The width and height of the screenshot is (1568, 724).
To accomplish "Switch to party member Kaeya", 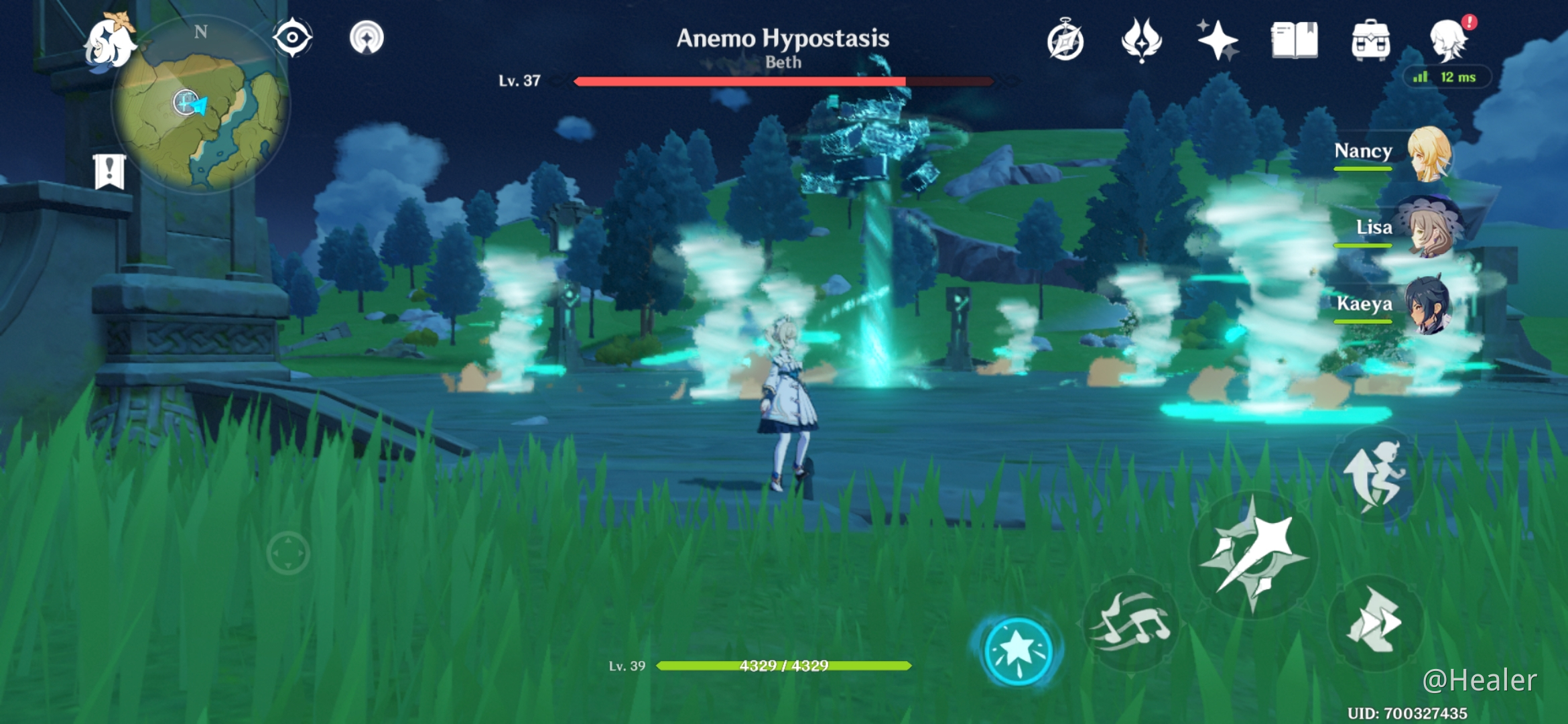I will (x=1429, y=306).
